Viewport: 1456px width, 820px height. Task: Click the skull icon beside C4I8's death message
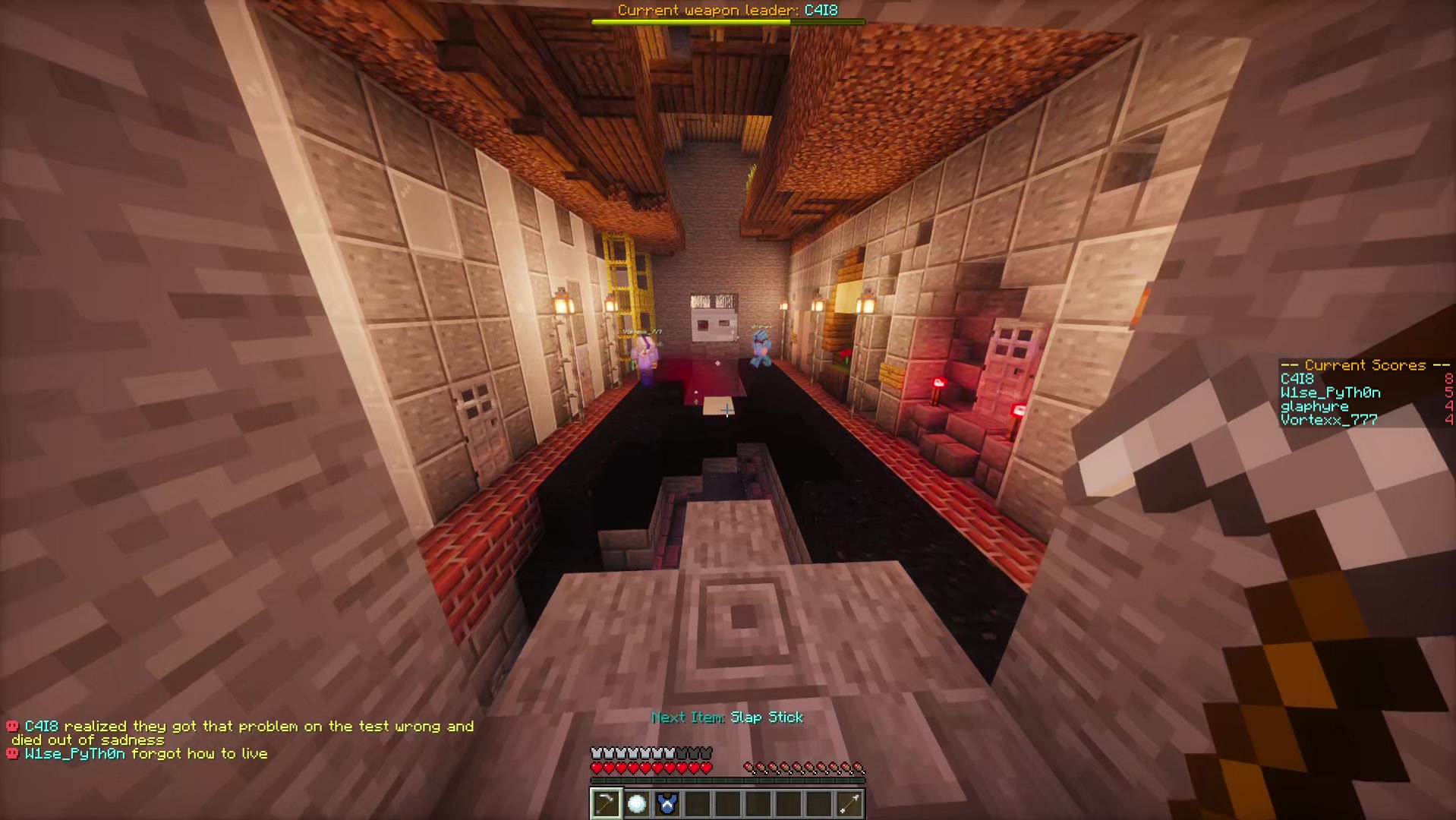coord(12,726)
